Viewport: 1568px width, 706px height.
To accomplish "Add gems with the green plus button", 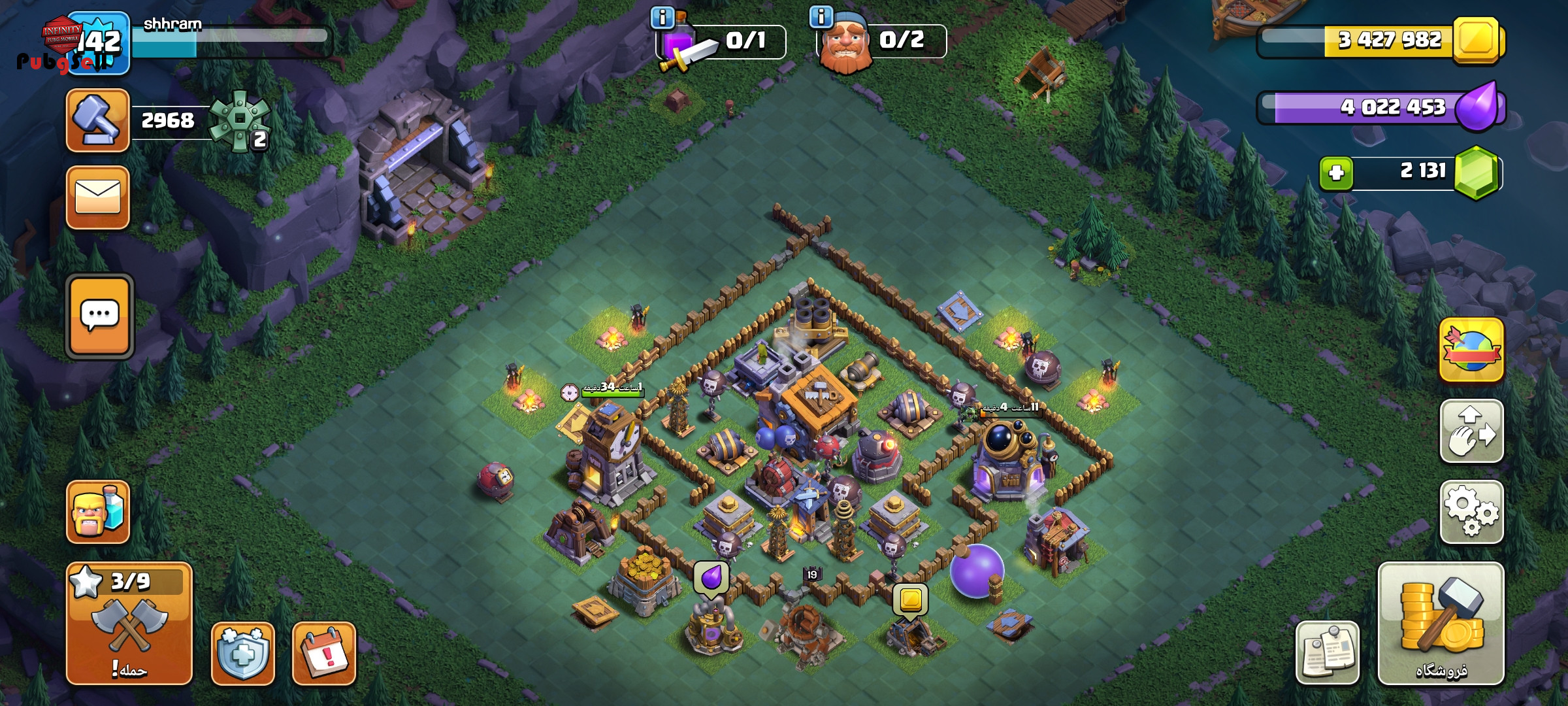I will point(1336,173).
